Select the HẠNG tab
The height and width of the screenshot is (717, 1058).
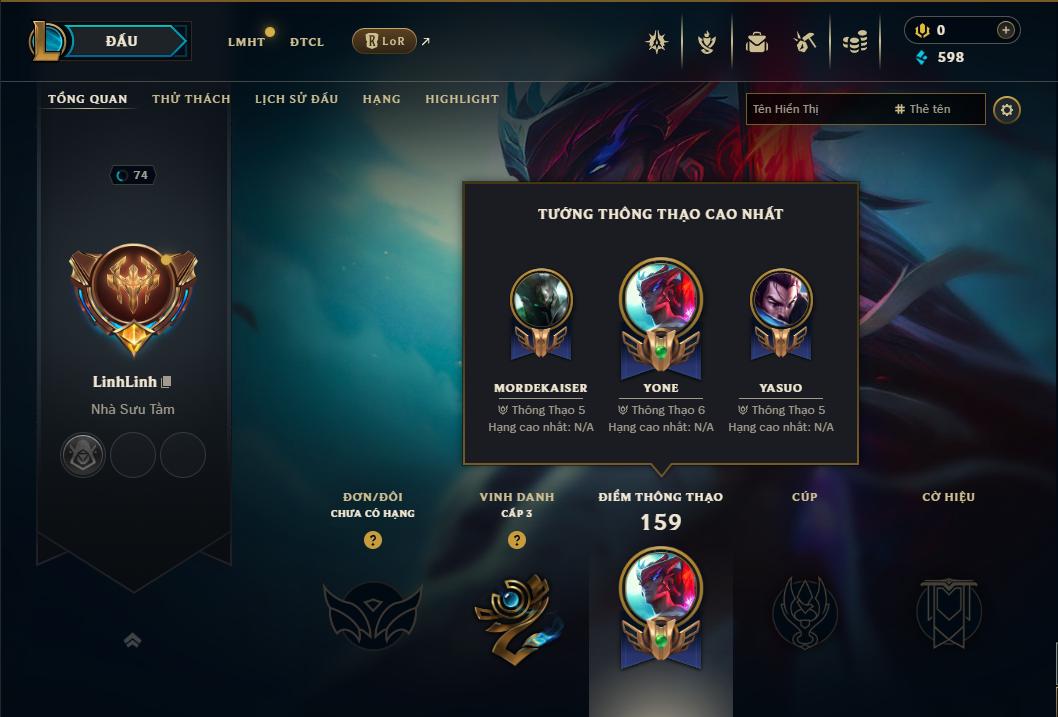381,99
